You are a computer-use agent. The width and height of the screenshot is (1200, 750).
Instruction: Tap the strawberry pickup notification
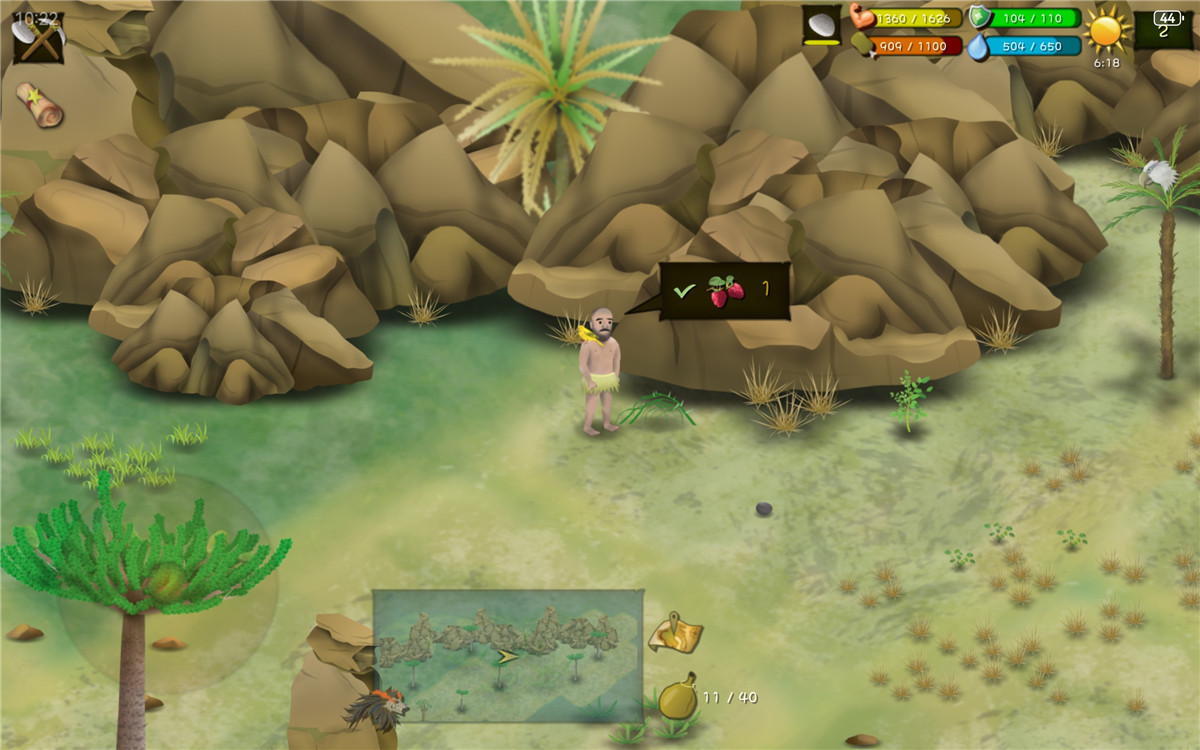pos(725,291)
